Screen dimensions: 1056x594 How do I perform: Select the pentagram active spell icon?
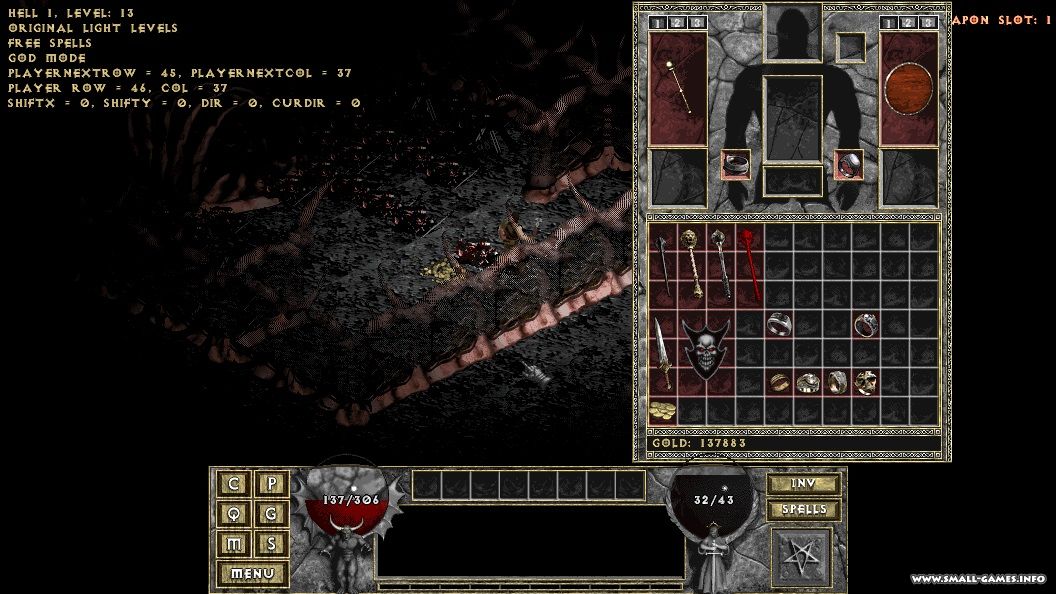pyautogui.click(x=803, y=556)
